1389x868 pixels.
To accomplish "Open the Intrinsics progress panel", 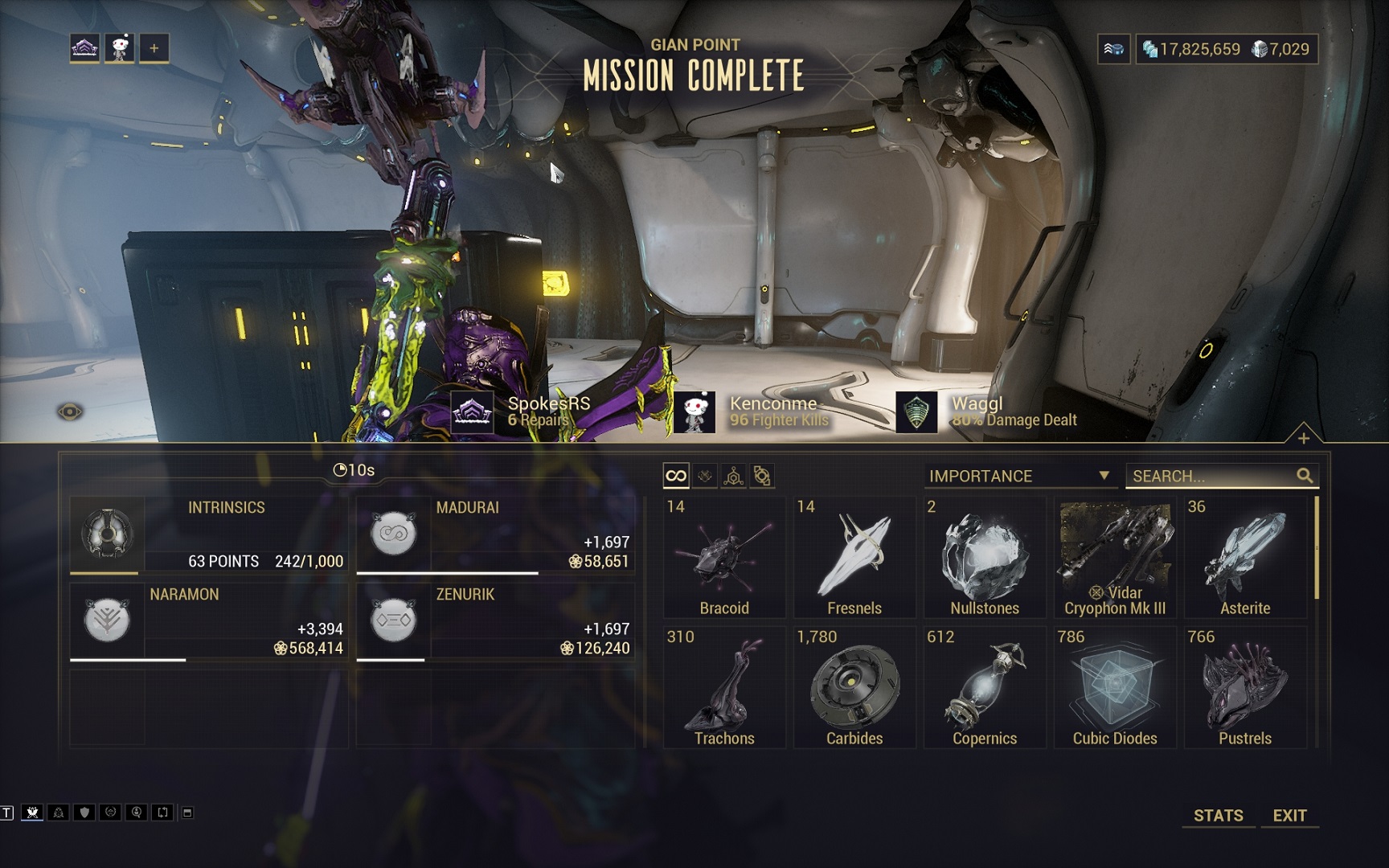I will 209,534.
